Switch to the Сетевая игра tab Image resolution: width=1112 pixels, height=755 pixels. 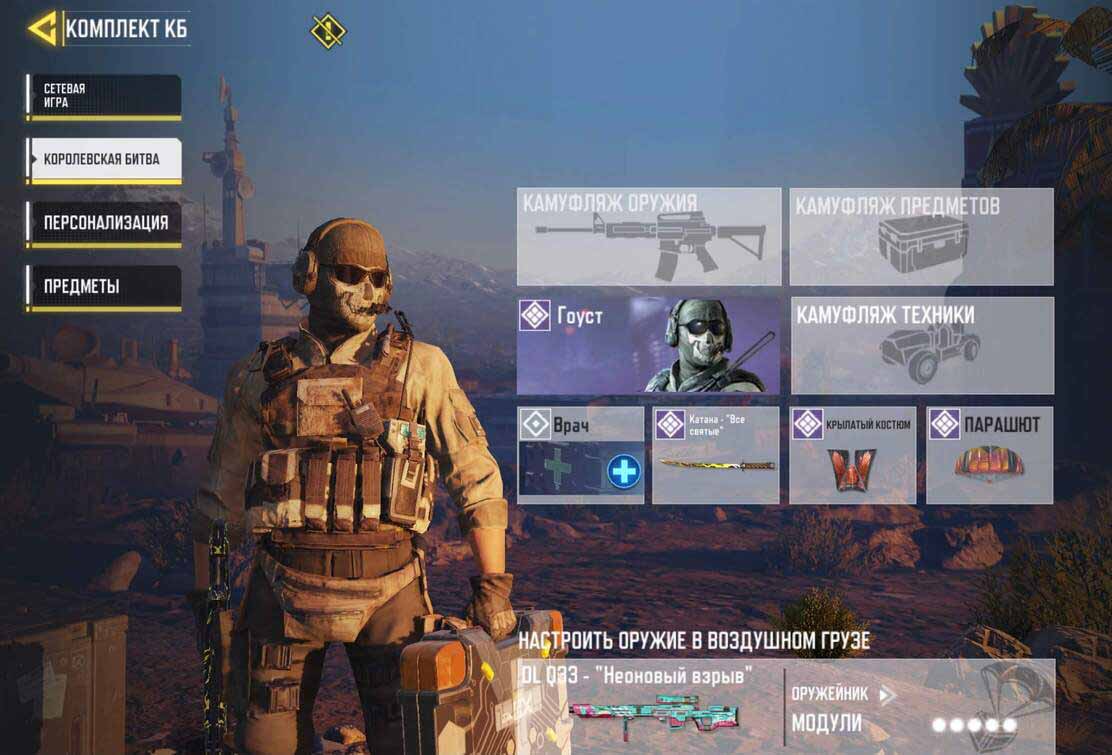(x=104, y=96)
